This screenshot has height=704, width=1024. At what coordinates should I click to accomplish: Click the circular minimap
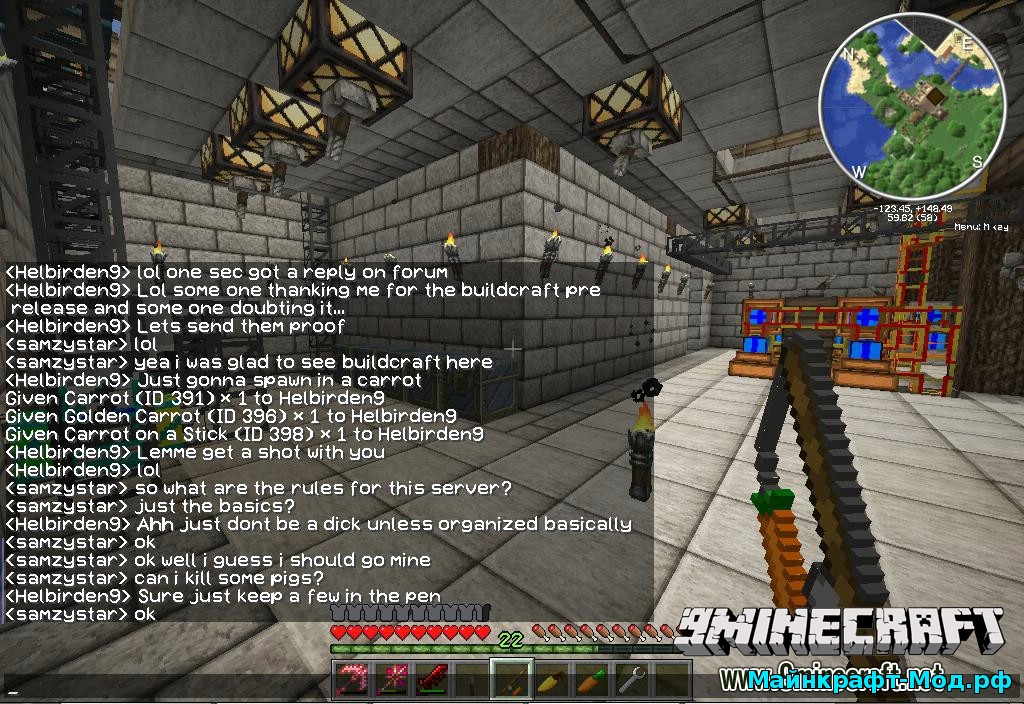(911, 107)
